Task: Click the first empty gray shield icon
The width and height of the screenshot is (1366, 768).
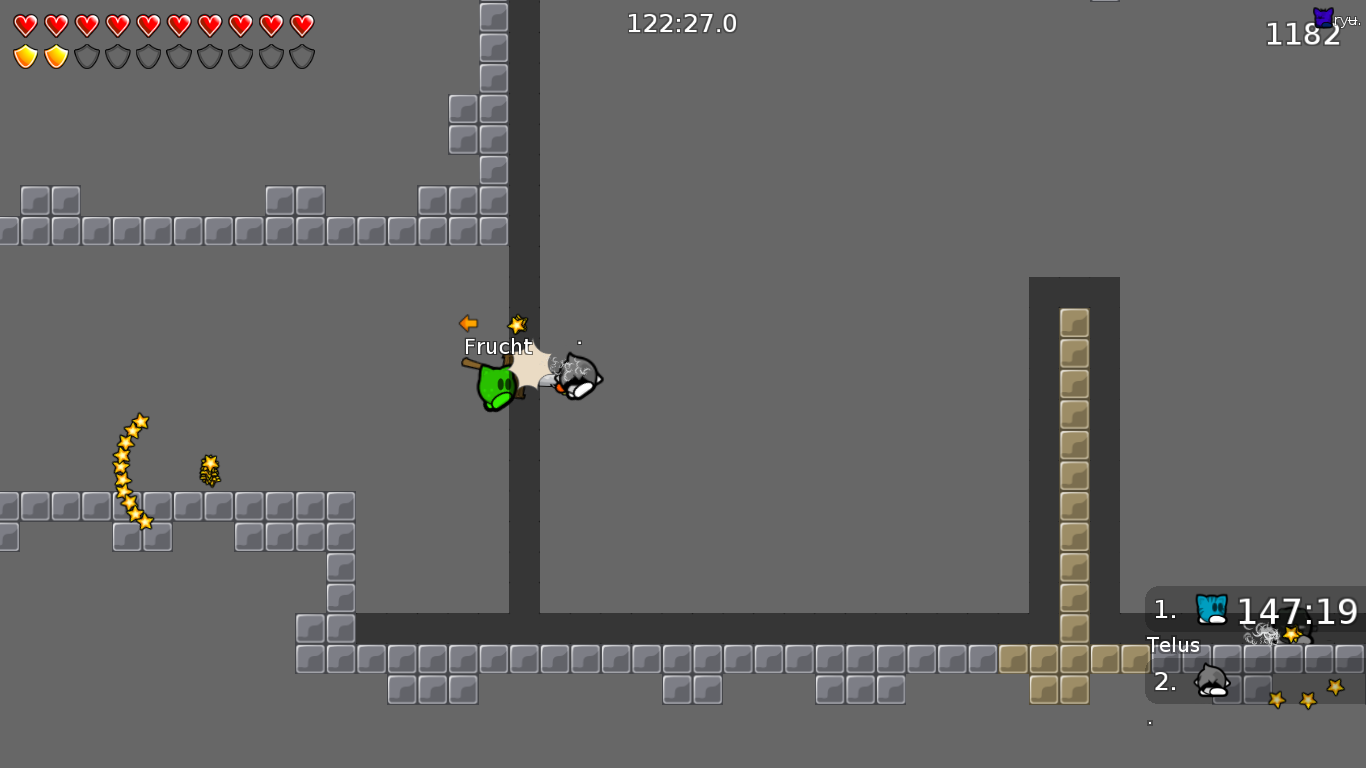Action: [x=89, y=56]
